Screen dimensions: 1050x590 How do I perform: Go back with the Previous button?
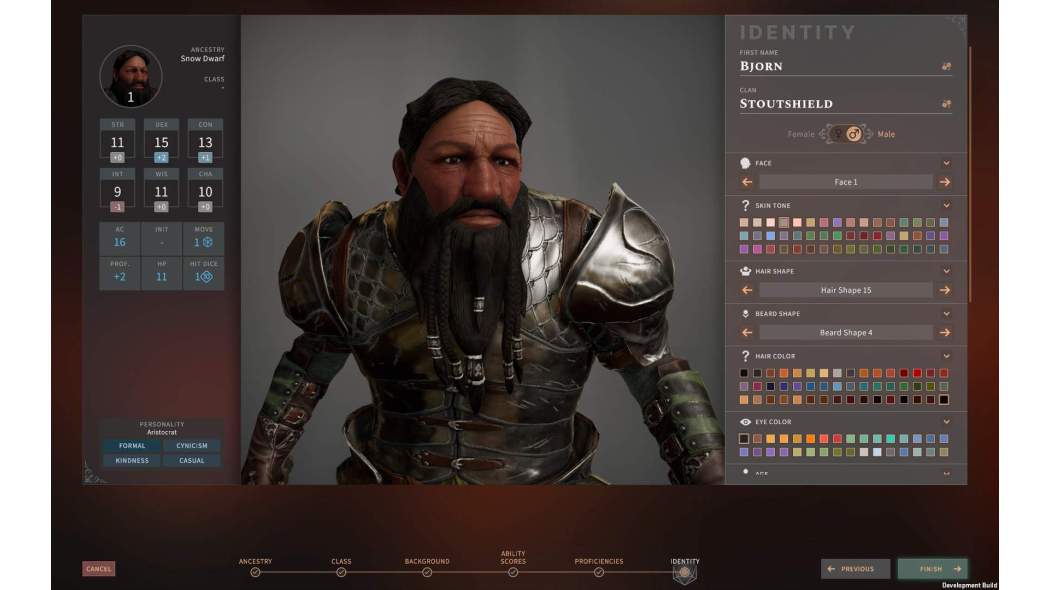click(x=855, y=569)
